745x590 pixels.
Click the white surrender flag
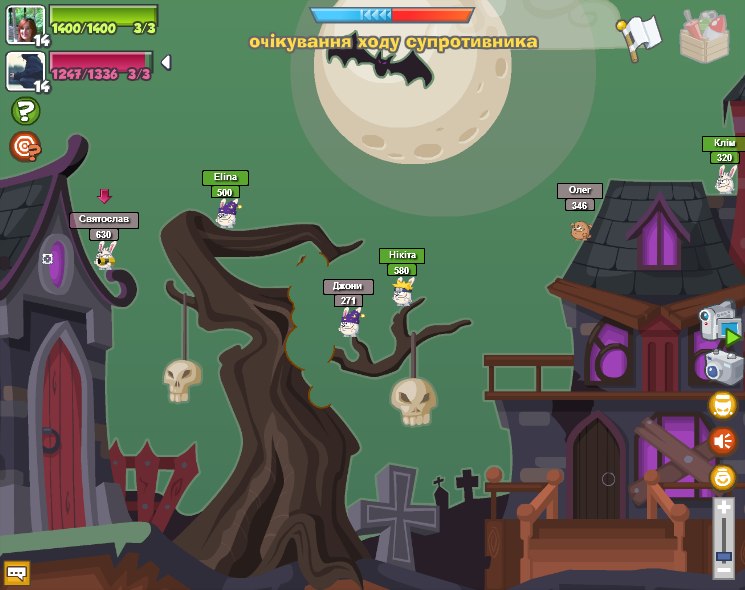tap(641, 36)
